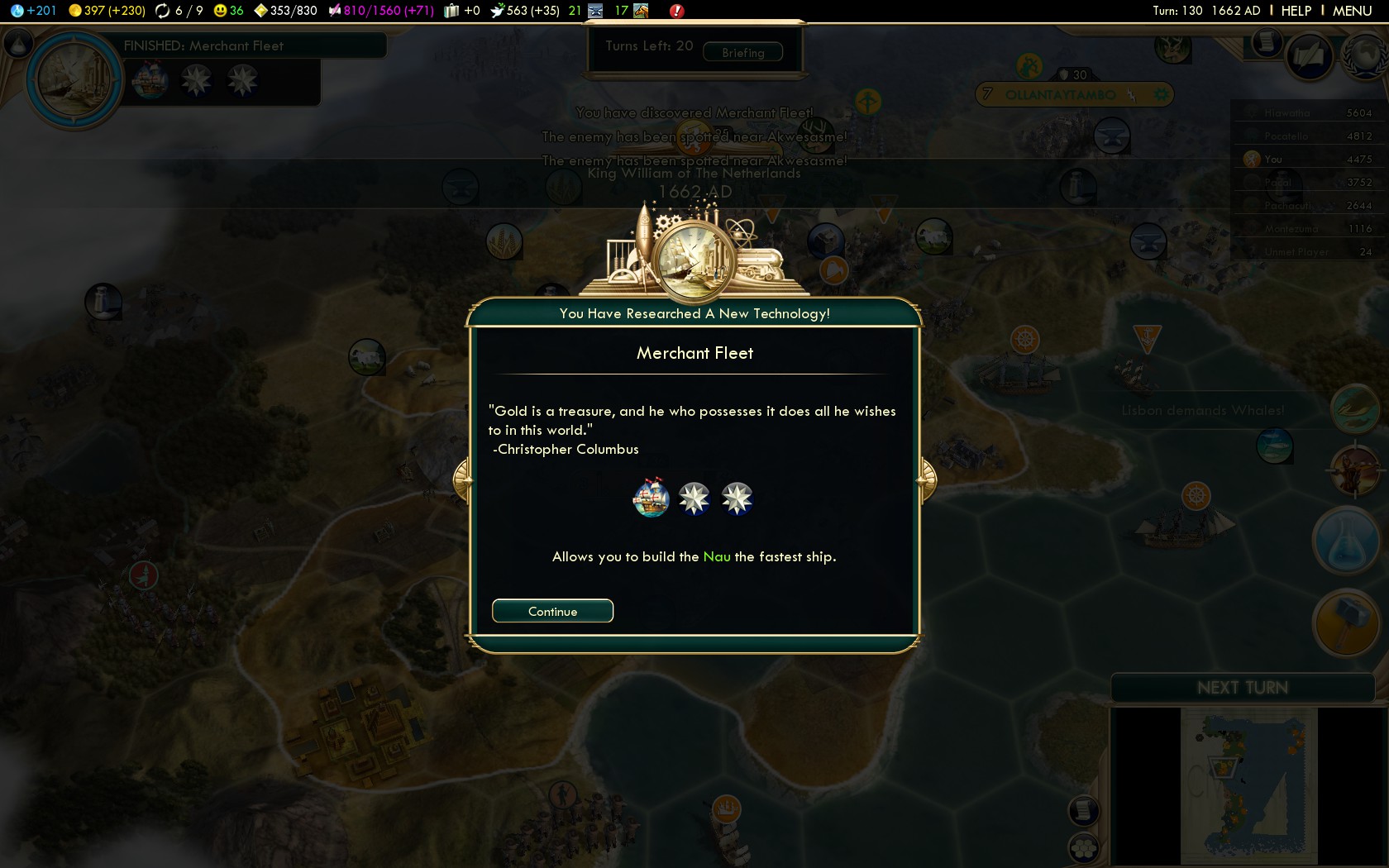End turn with NEXT TURN button
The image size is (1389, 868).
(1242, 688)
